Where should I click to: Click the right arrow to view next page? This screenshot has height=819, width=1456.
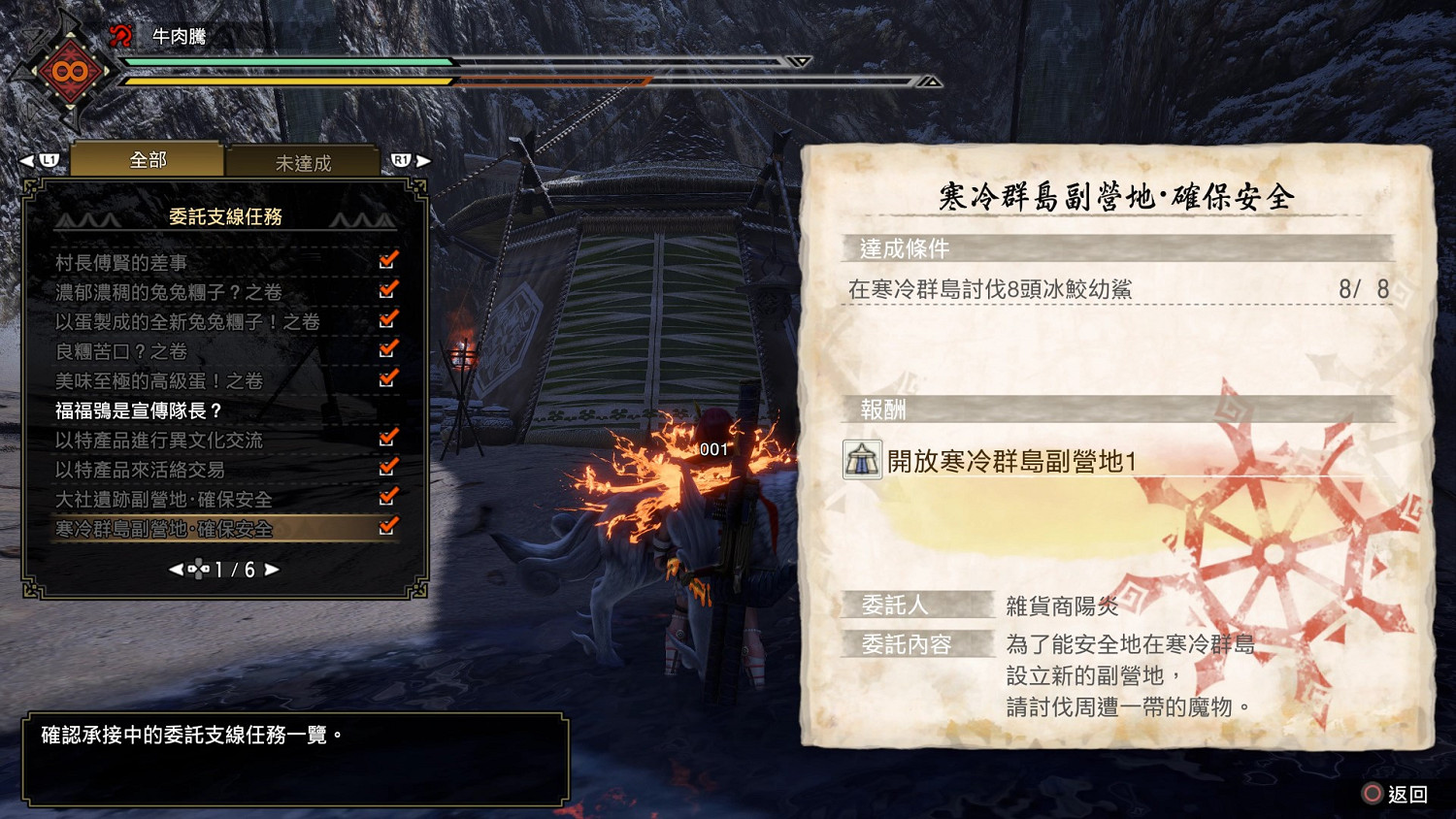pyautogui.click(x=272, y=571)
